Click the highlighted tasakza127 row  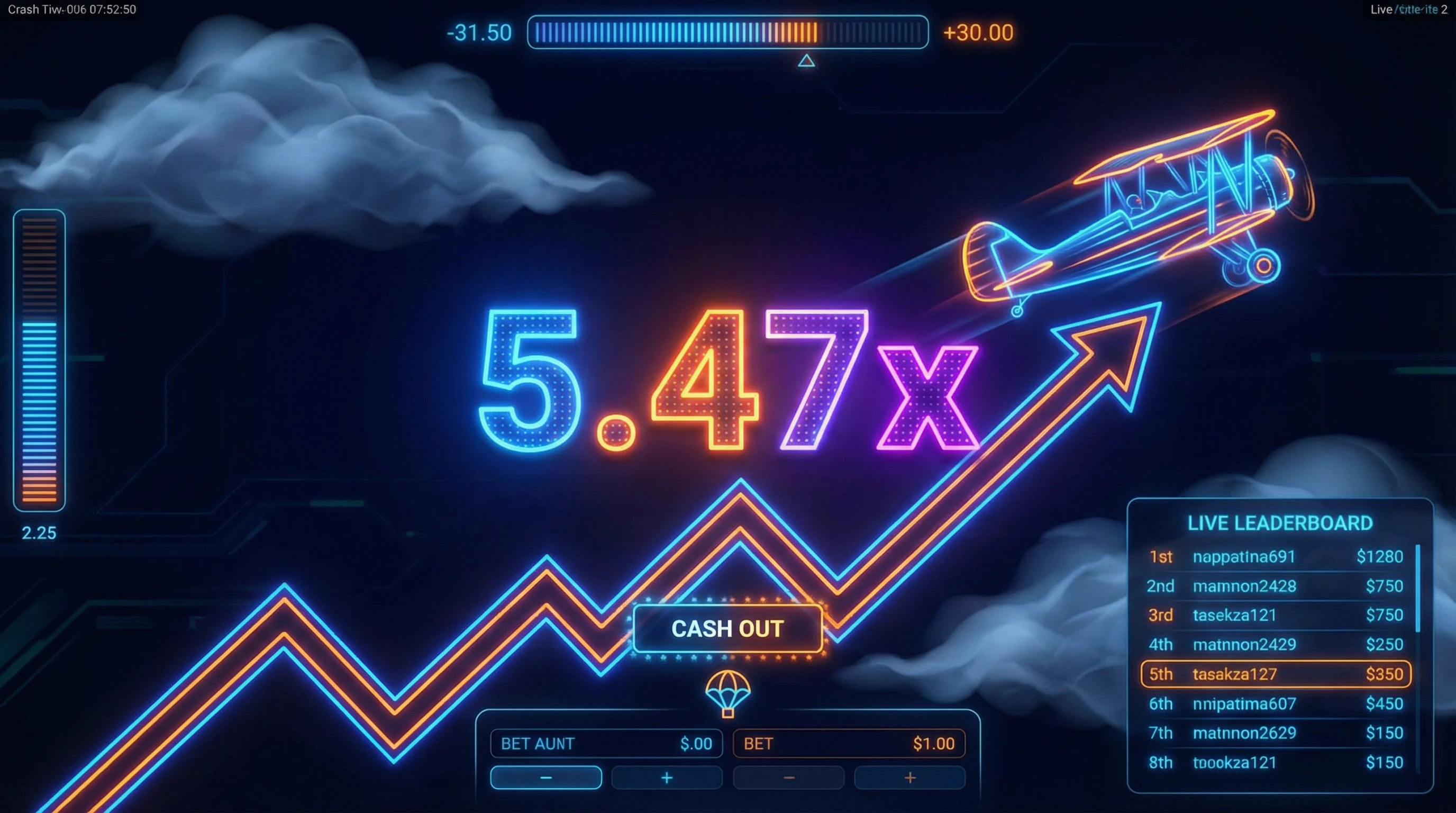click(1275, 674)
